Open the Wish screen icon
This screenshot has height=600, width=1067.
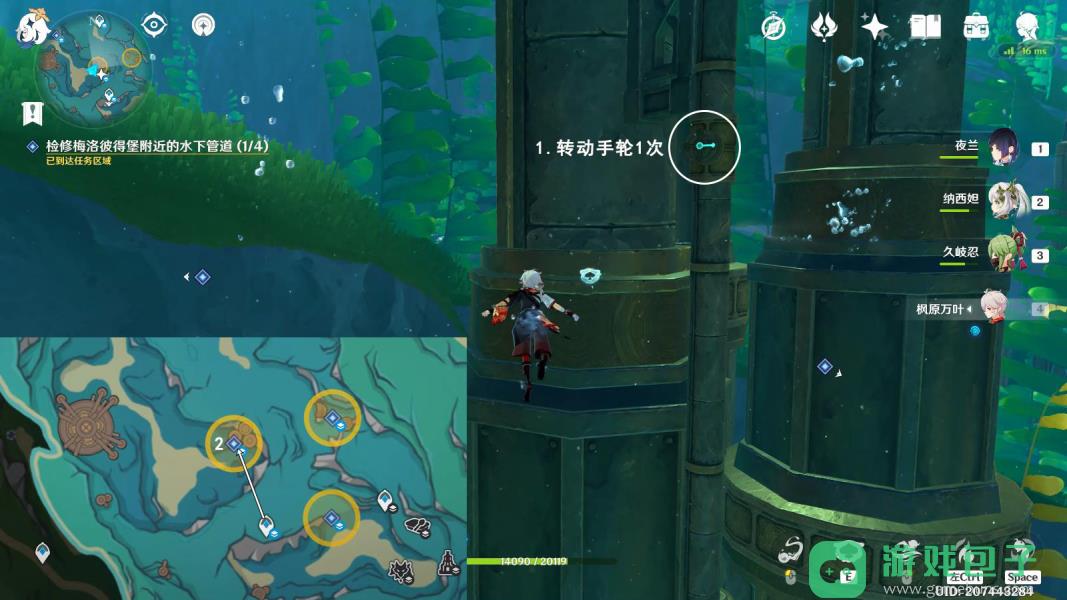823,27
